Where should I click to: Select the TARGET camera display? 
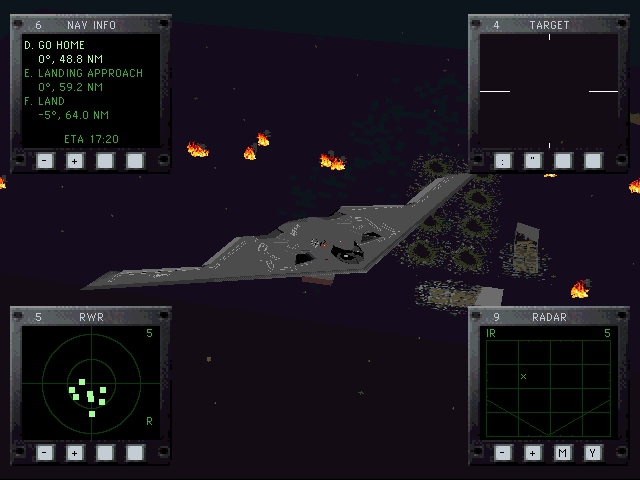coord(547,91)
